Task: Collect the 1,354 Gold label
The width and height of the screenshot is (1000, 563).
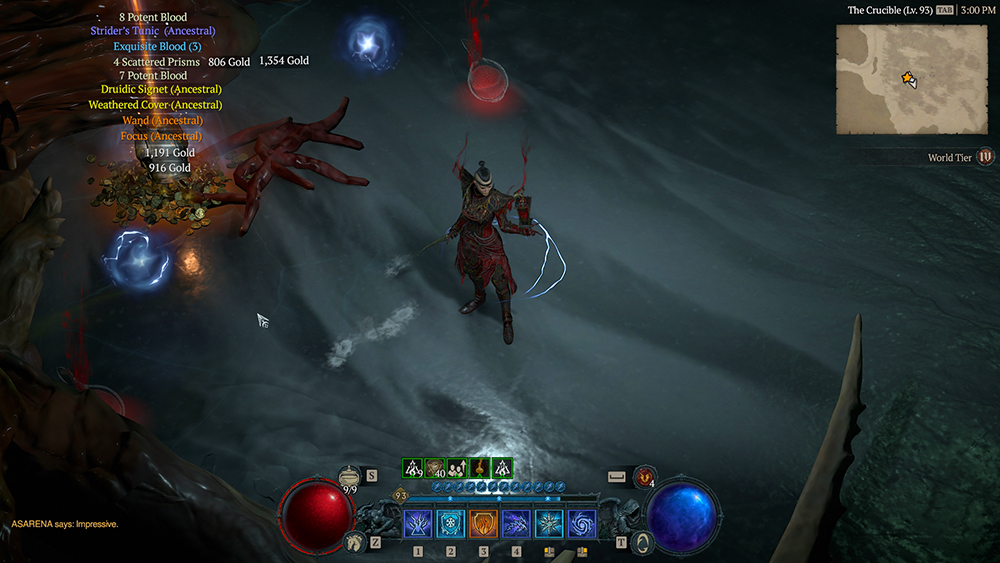Action: [284, 61]
